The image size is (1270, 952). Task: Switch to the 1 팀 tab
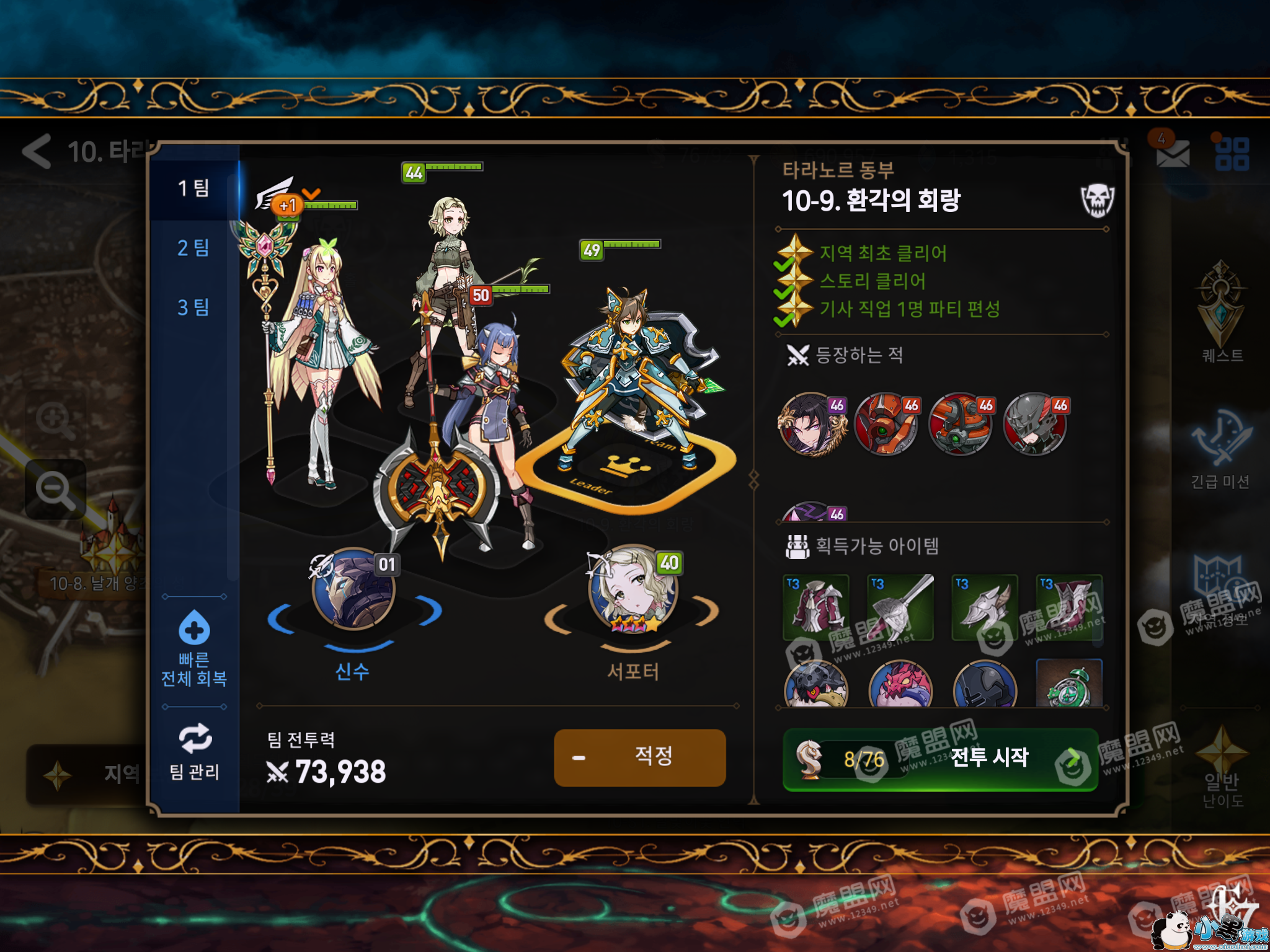point(193,188)
